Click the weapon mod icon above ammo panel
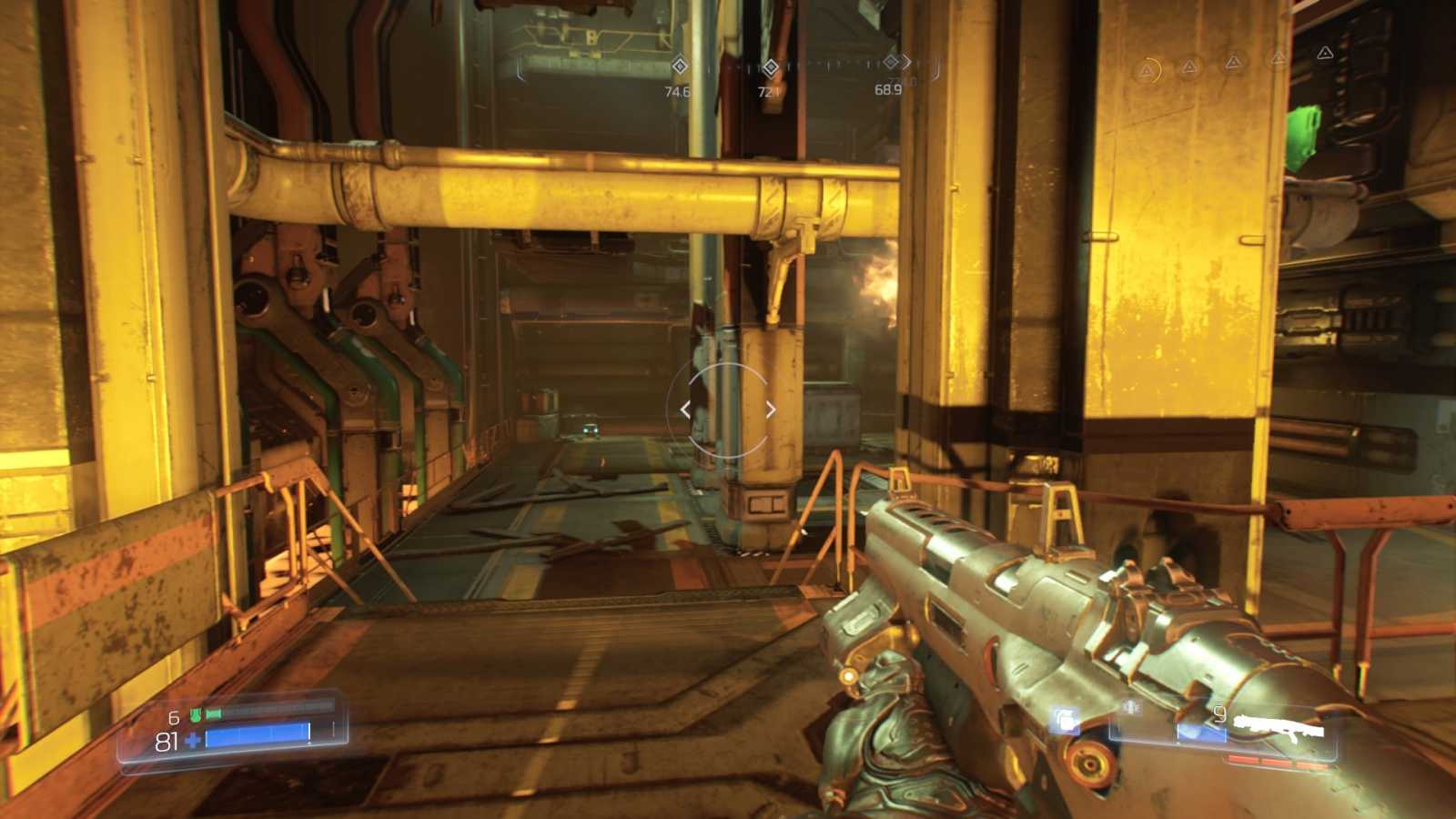 click(x=1131, y=706)
